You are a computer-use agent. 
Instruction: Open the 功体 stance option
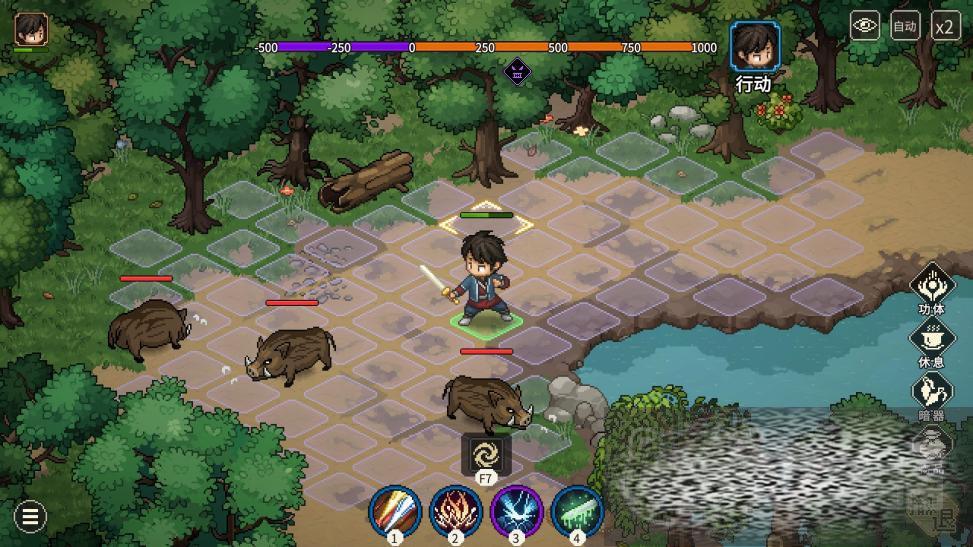(932, 284)
